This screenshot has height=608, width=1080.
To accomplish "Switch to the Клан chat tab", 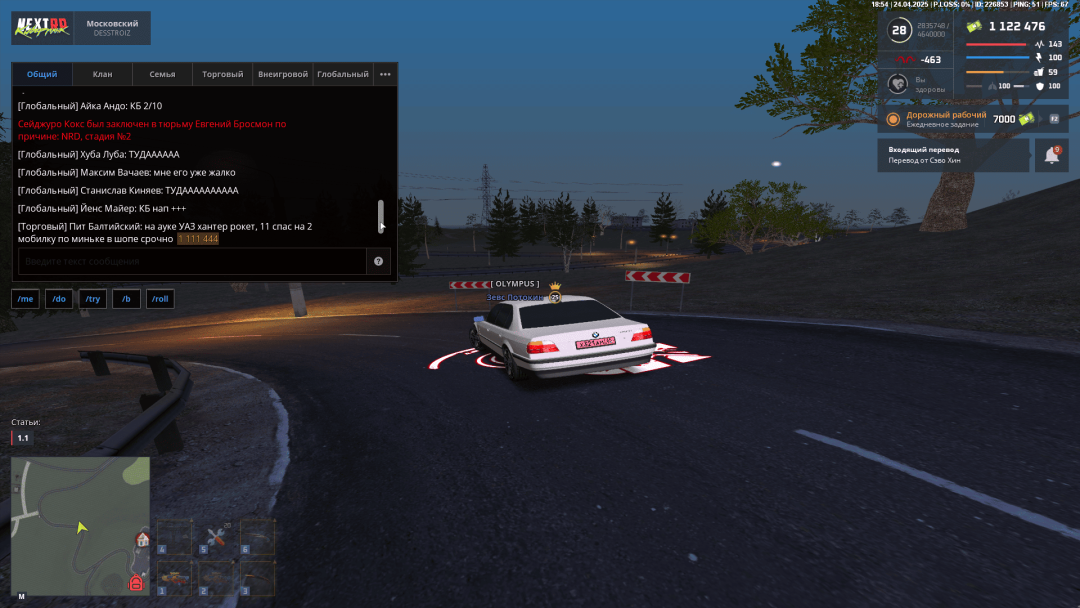I will tap(102, 74).
